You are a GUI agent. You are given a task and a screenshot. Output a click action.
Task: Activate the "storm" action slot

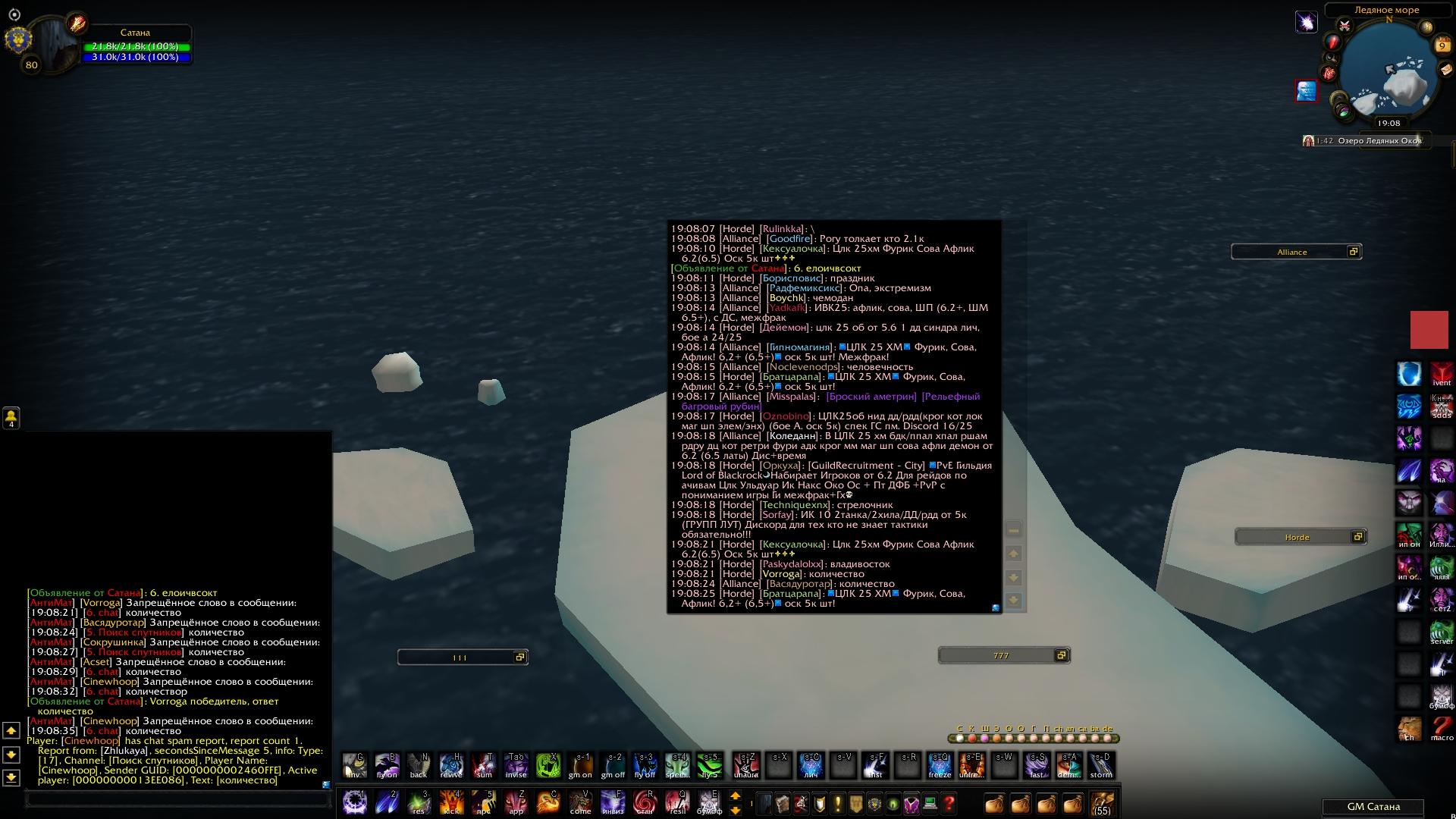tap(1101, 765)
